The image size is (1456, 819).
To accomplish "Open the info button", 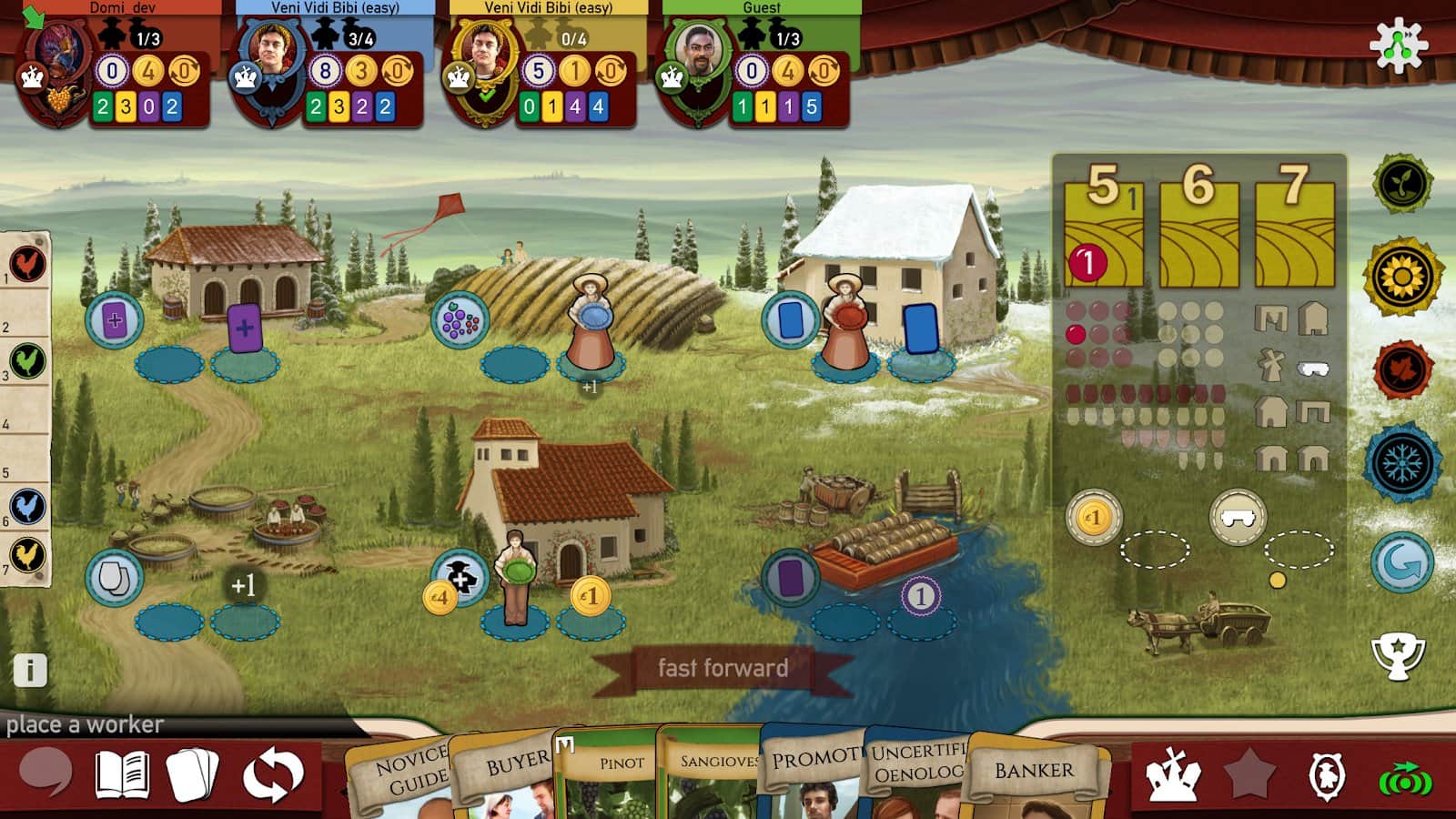I will tap(29, 671).
